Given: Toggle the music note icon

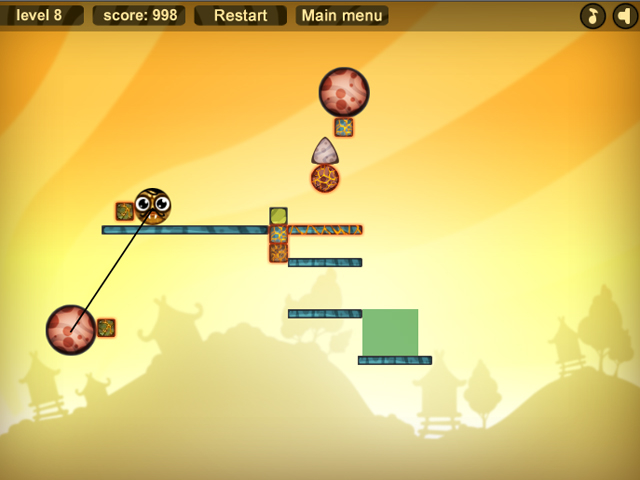Looking at the screenshot, I should point(593,16).
